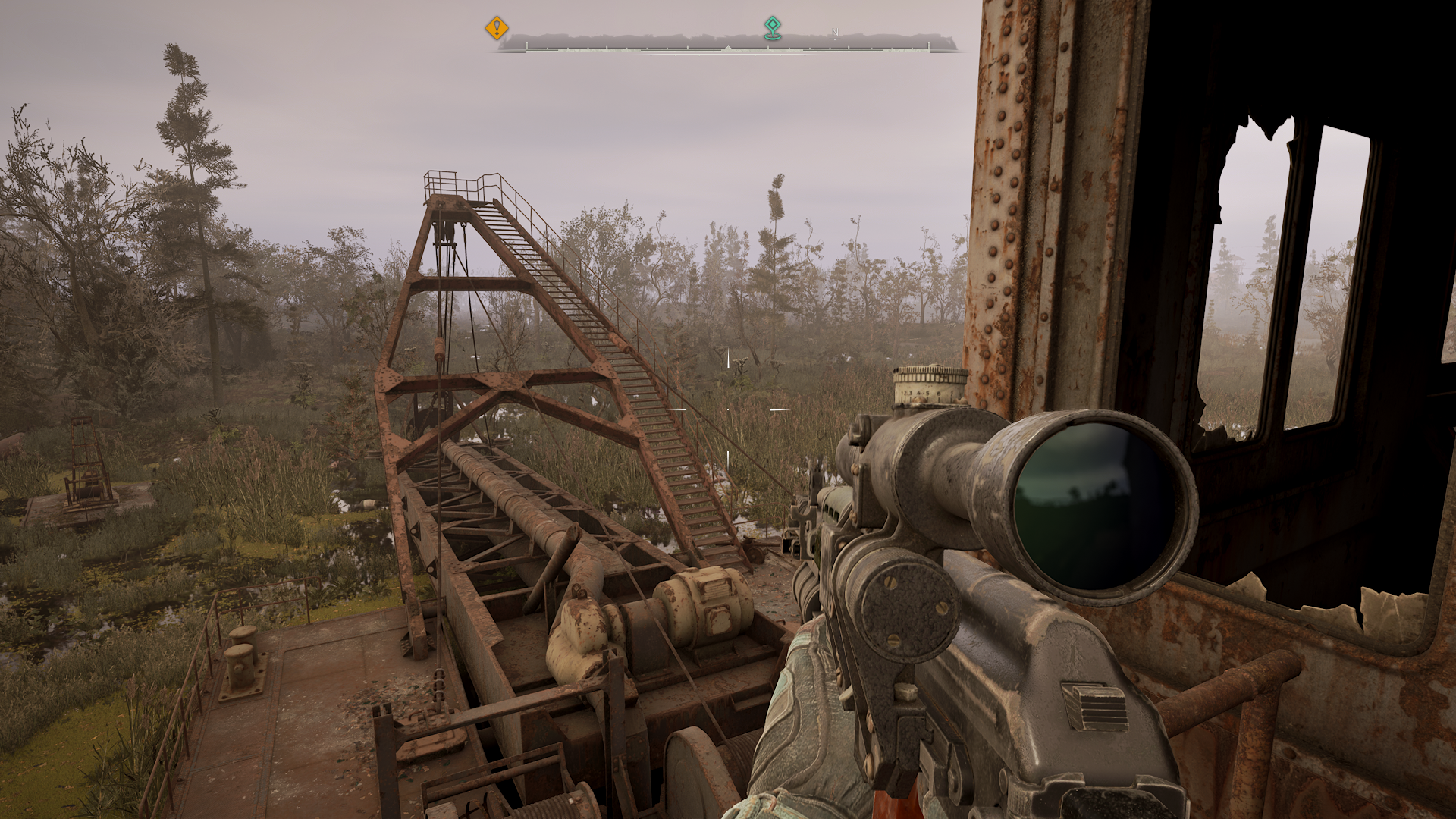Select the teal custom waypoint marker
Image resolution: width=1456 pixels, height=819 pixels.
tap(773, 25)
